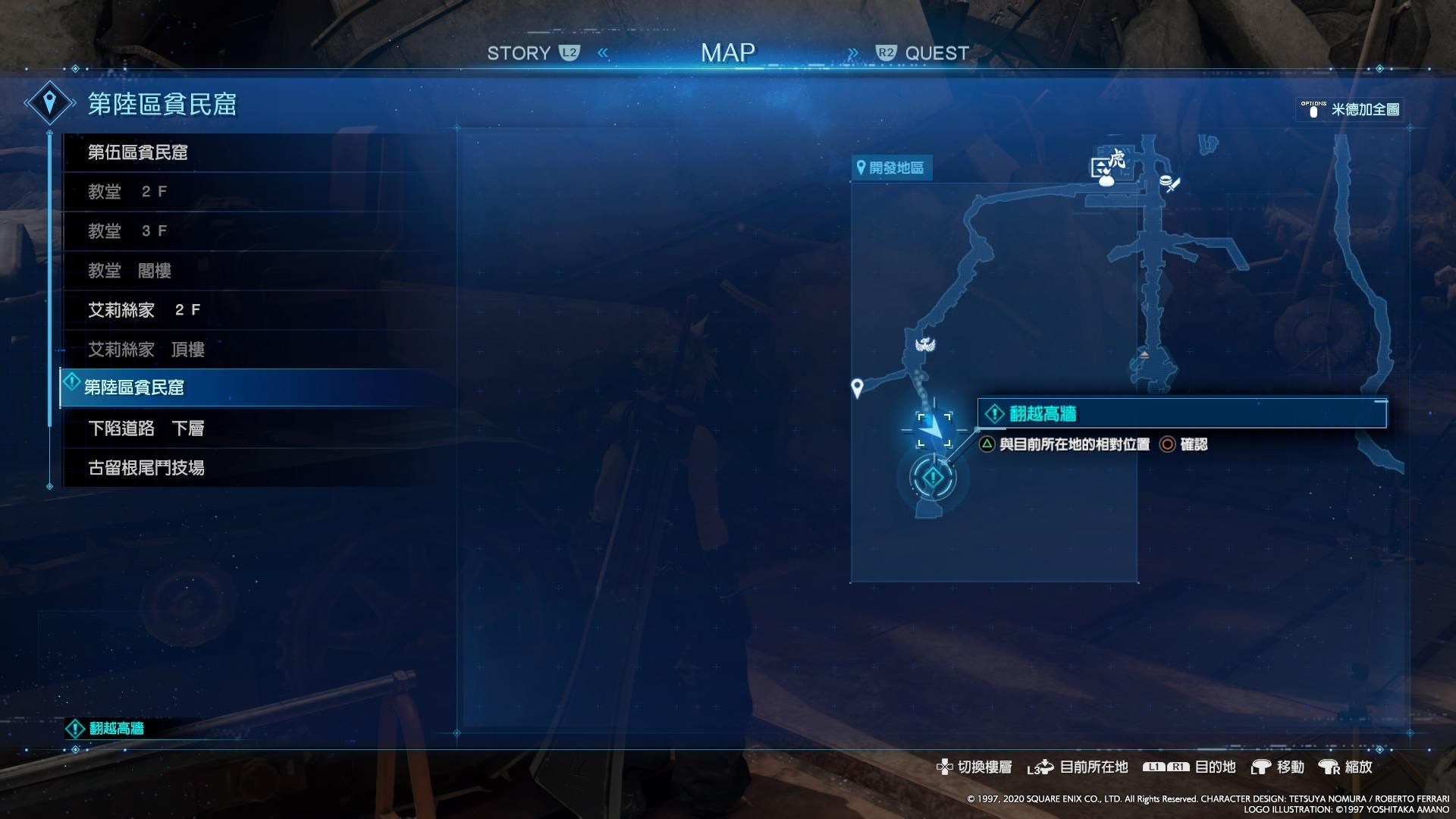Select the 艾莉絲家 頂樓 entry
Image resolution: width=1456 pixels, height=819 pixels.
[146, 350]
